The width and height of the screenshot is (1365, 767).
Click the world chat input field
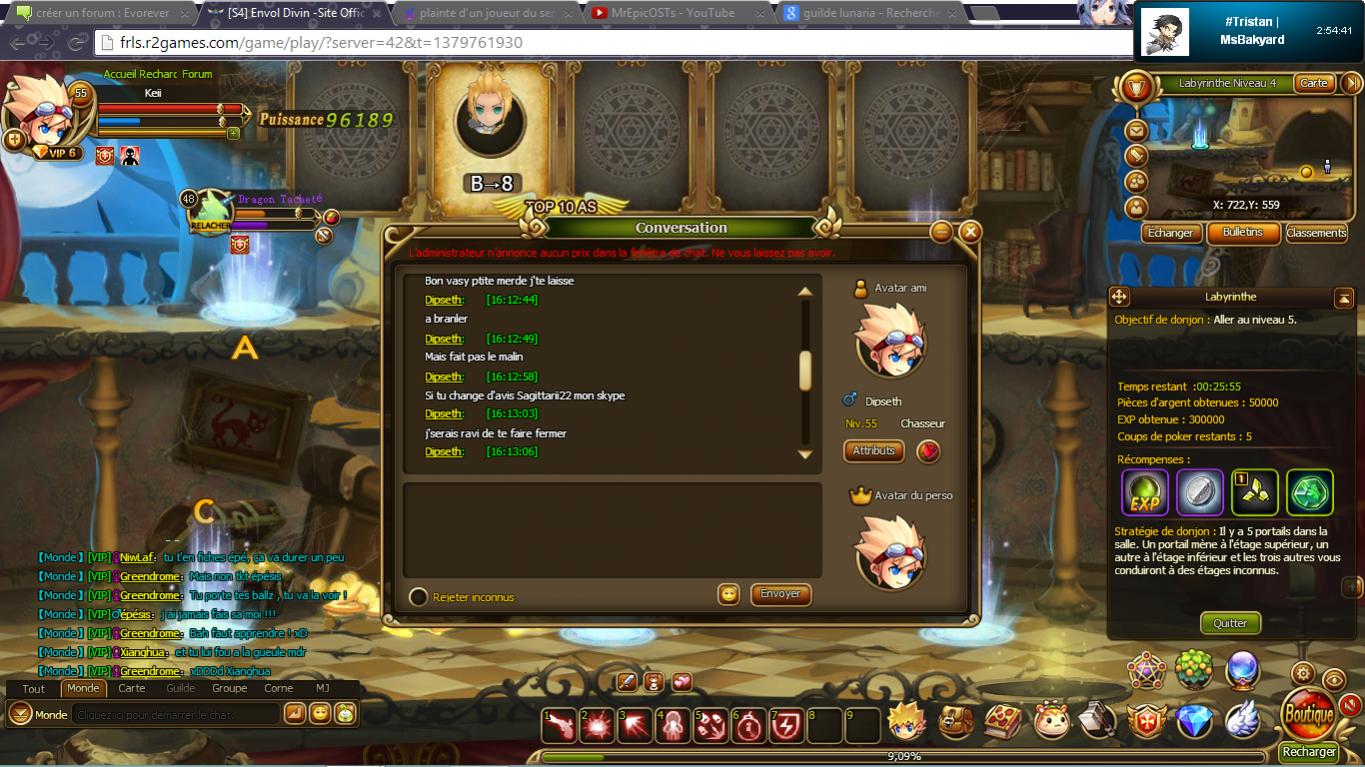177,715
